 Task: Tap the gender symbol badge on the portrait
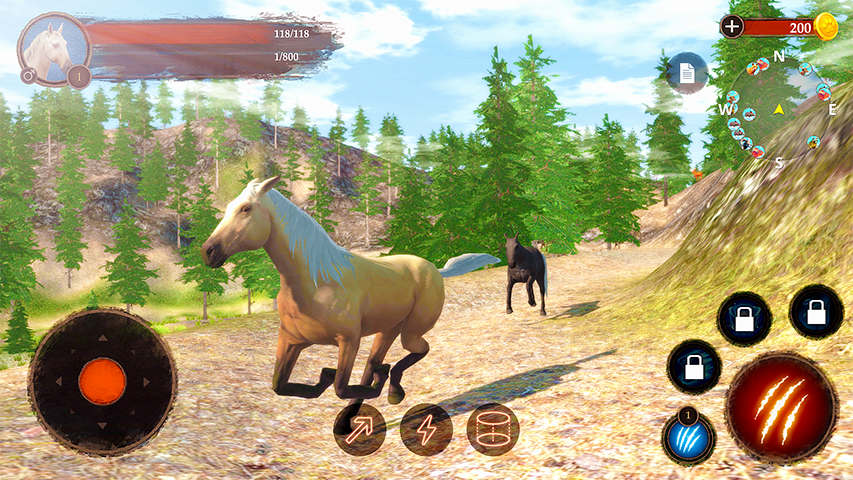[x=28, y=75]
